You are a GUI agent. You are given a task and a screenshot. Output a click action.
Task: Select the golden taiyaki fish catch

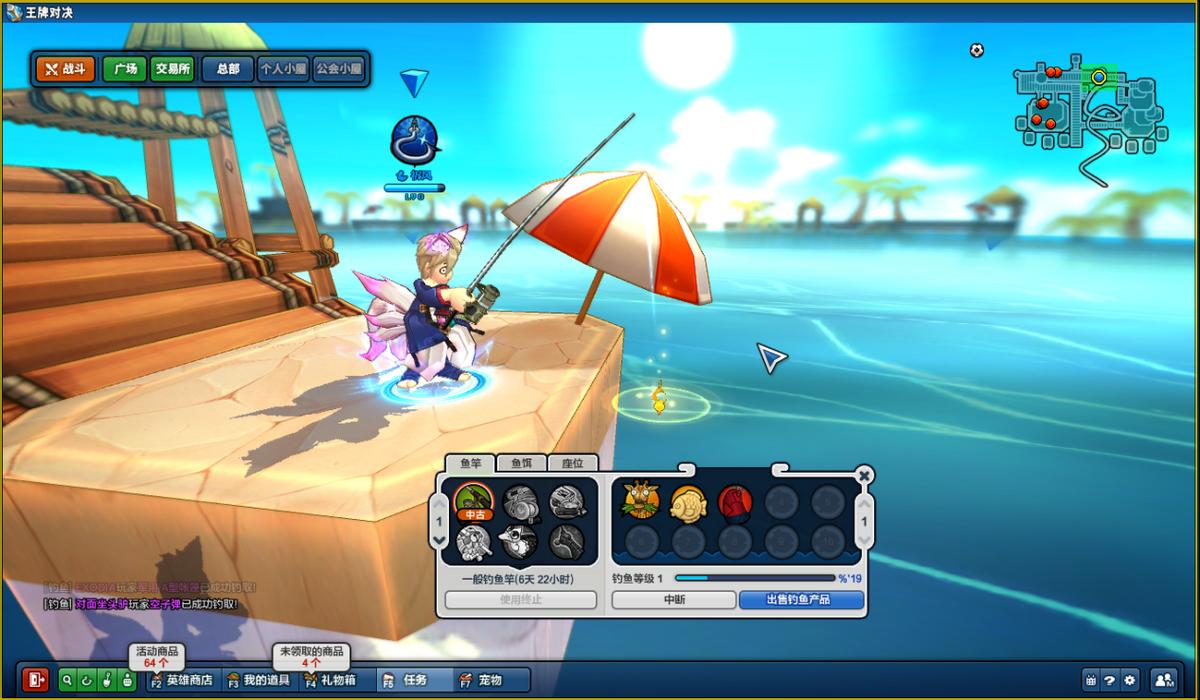[x=689, y=501]
